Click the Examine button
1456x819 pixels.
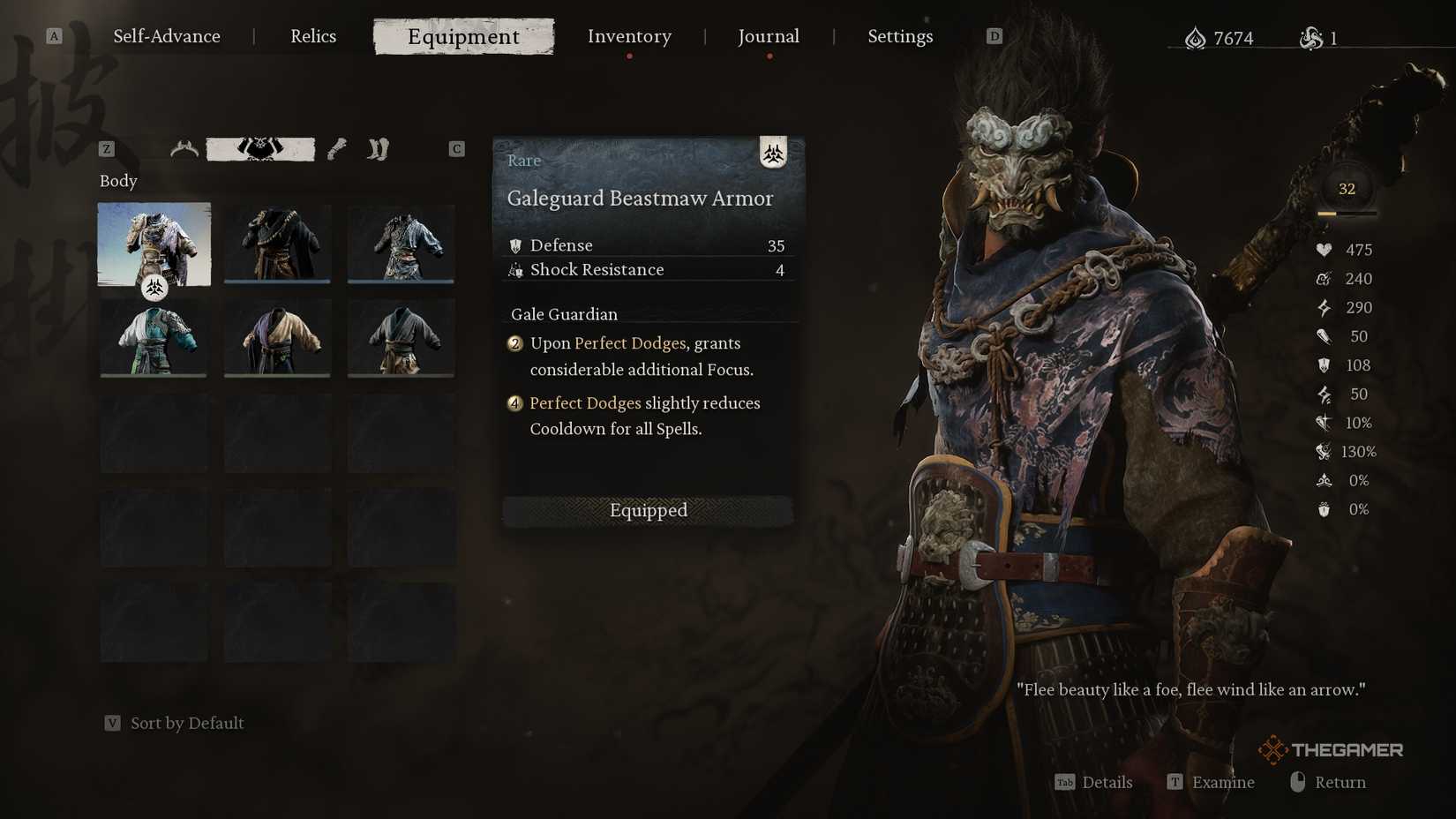coord(1222,782)
